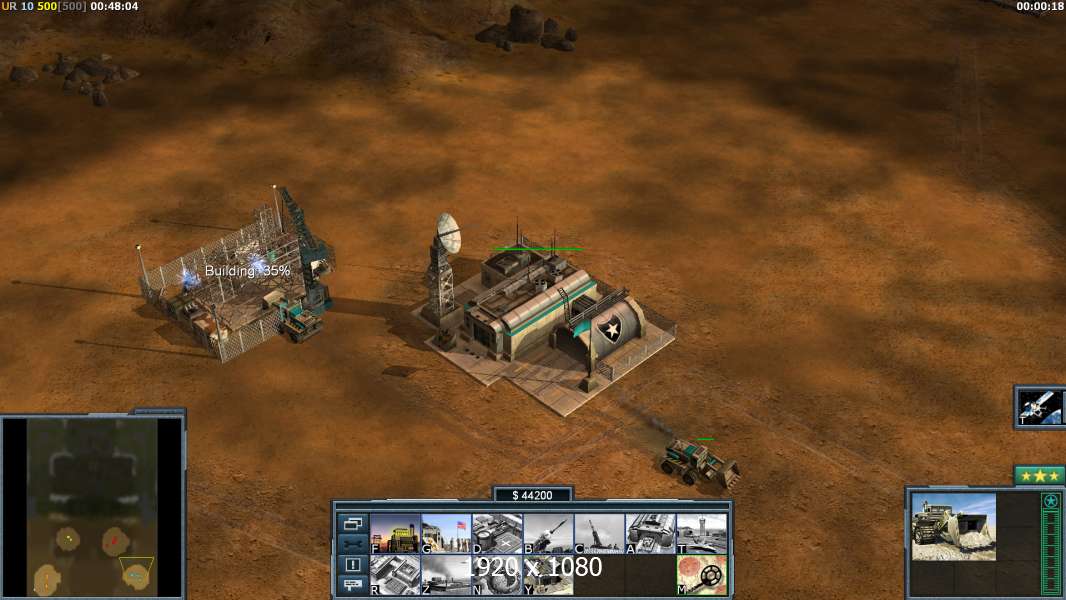
Task: Click the exclamation mark button
Action: pyautogui.click(x=352, y=565)
